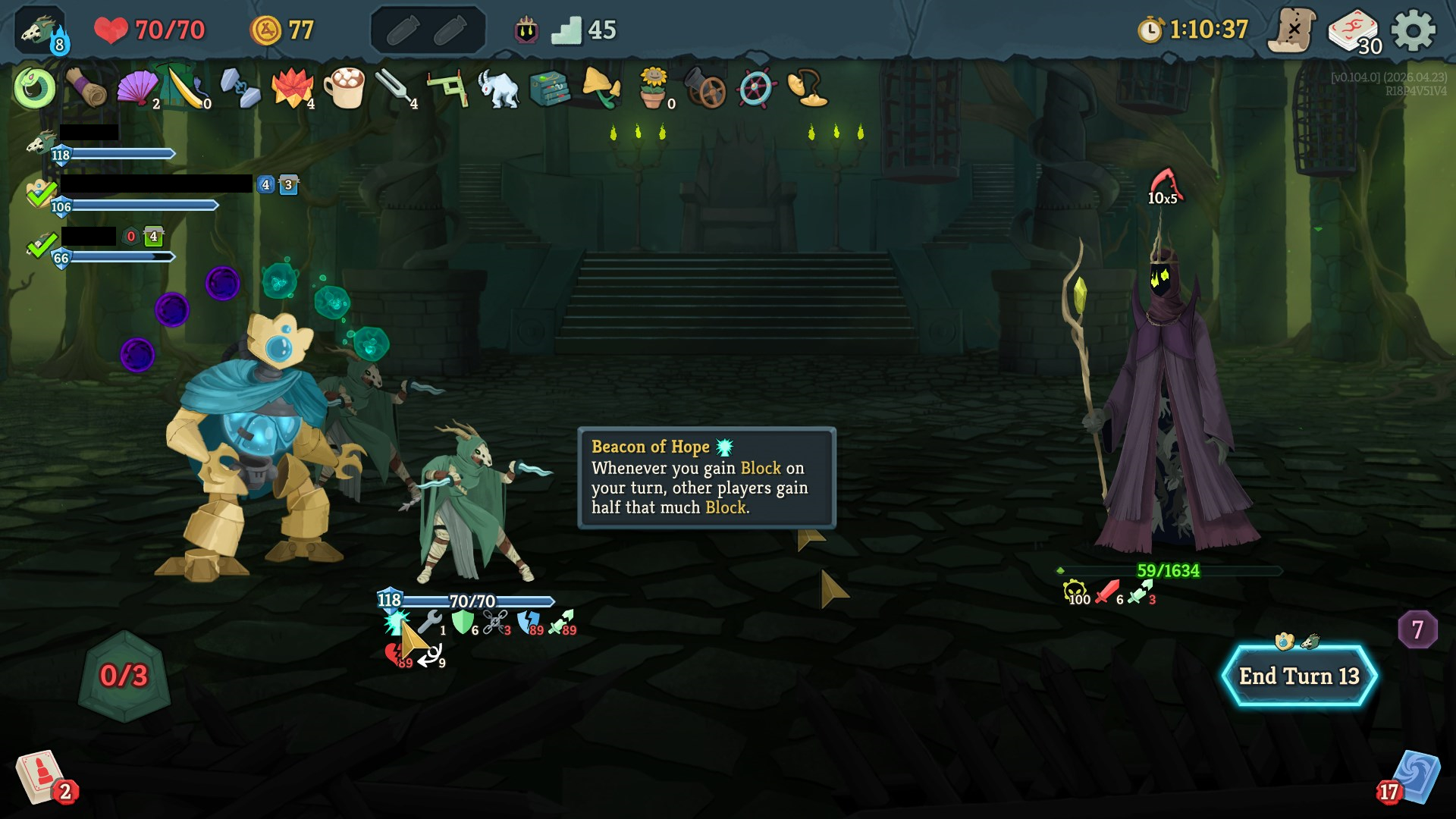Select the Beacon of Hope status icon
Image resolution: width=1456 pixels, height=819 pixels.
[x=394, y=623]
